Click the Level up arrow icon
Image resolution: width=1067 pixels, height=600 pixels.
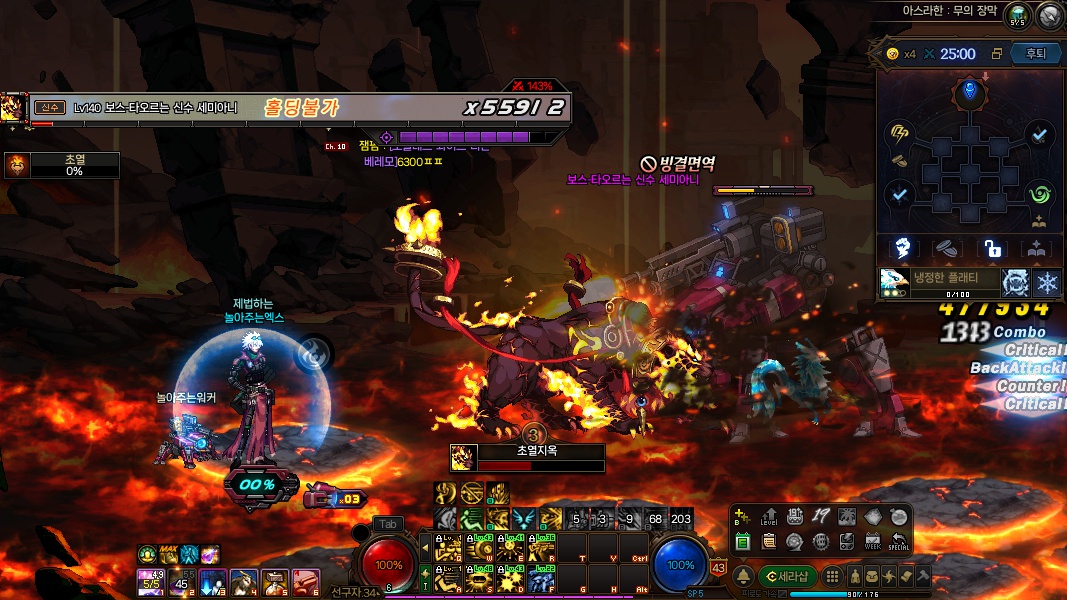pos(769,517)
